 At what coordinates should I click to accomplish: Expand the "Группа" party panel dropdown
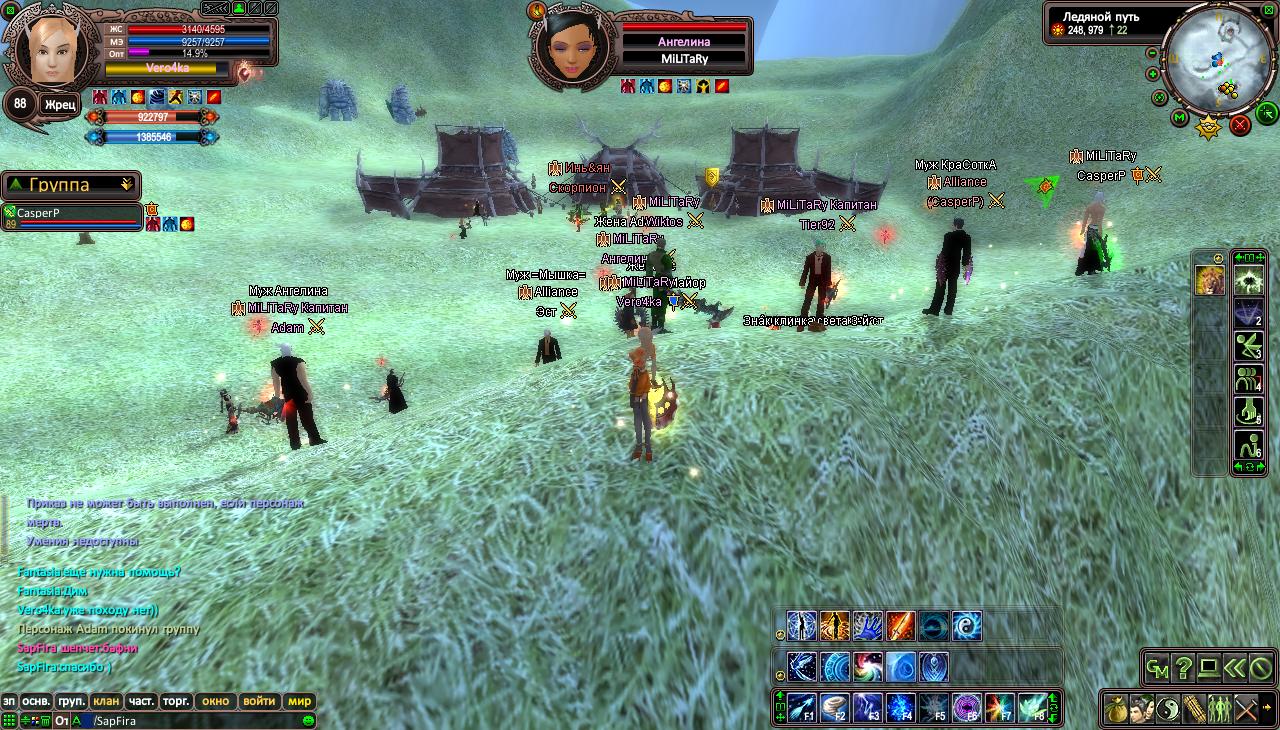pos(126,185)
